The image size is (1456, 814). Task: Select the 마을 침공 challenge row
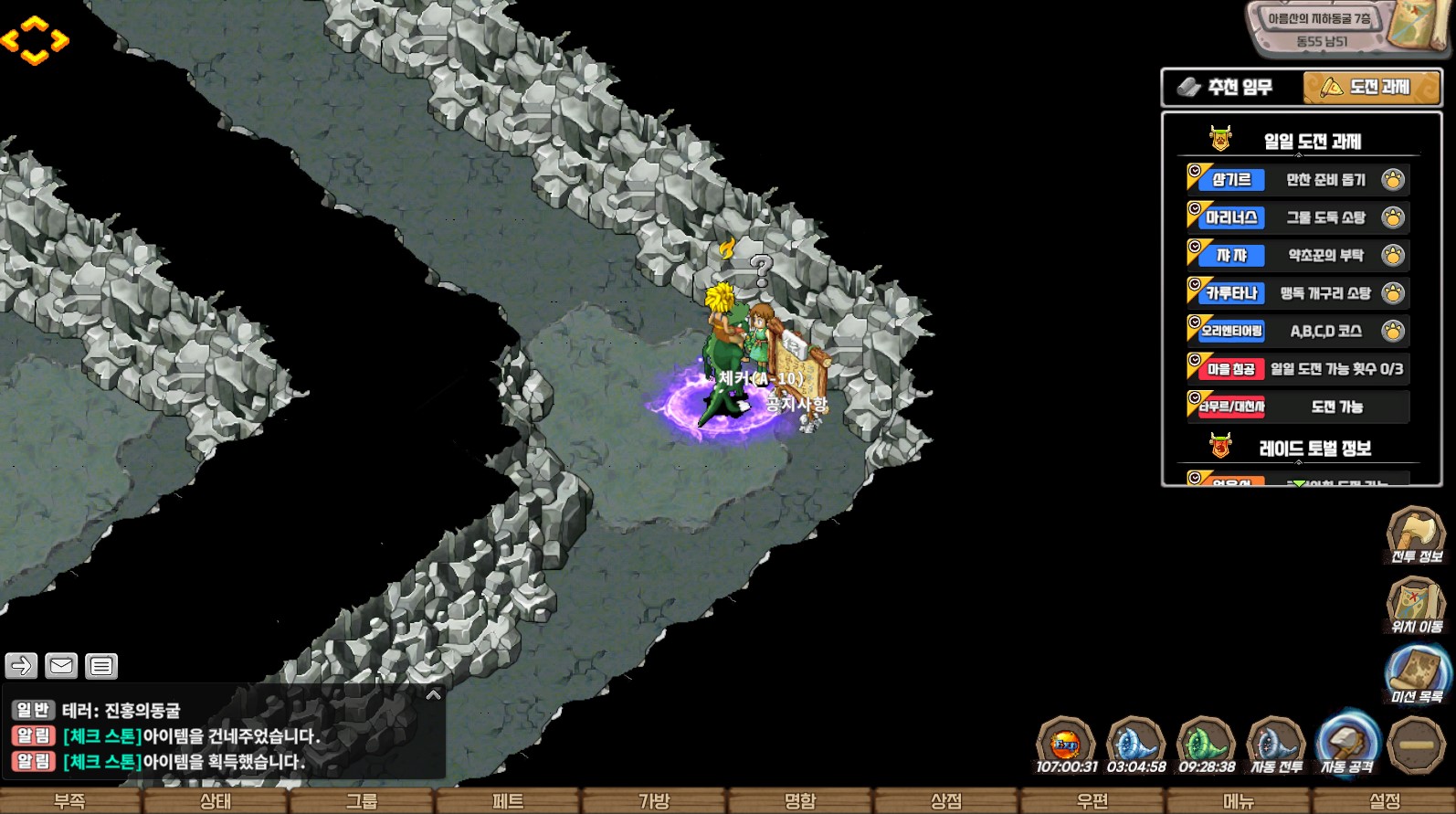tap(1297, 369)
